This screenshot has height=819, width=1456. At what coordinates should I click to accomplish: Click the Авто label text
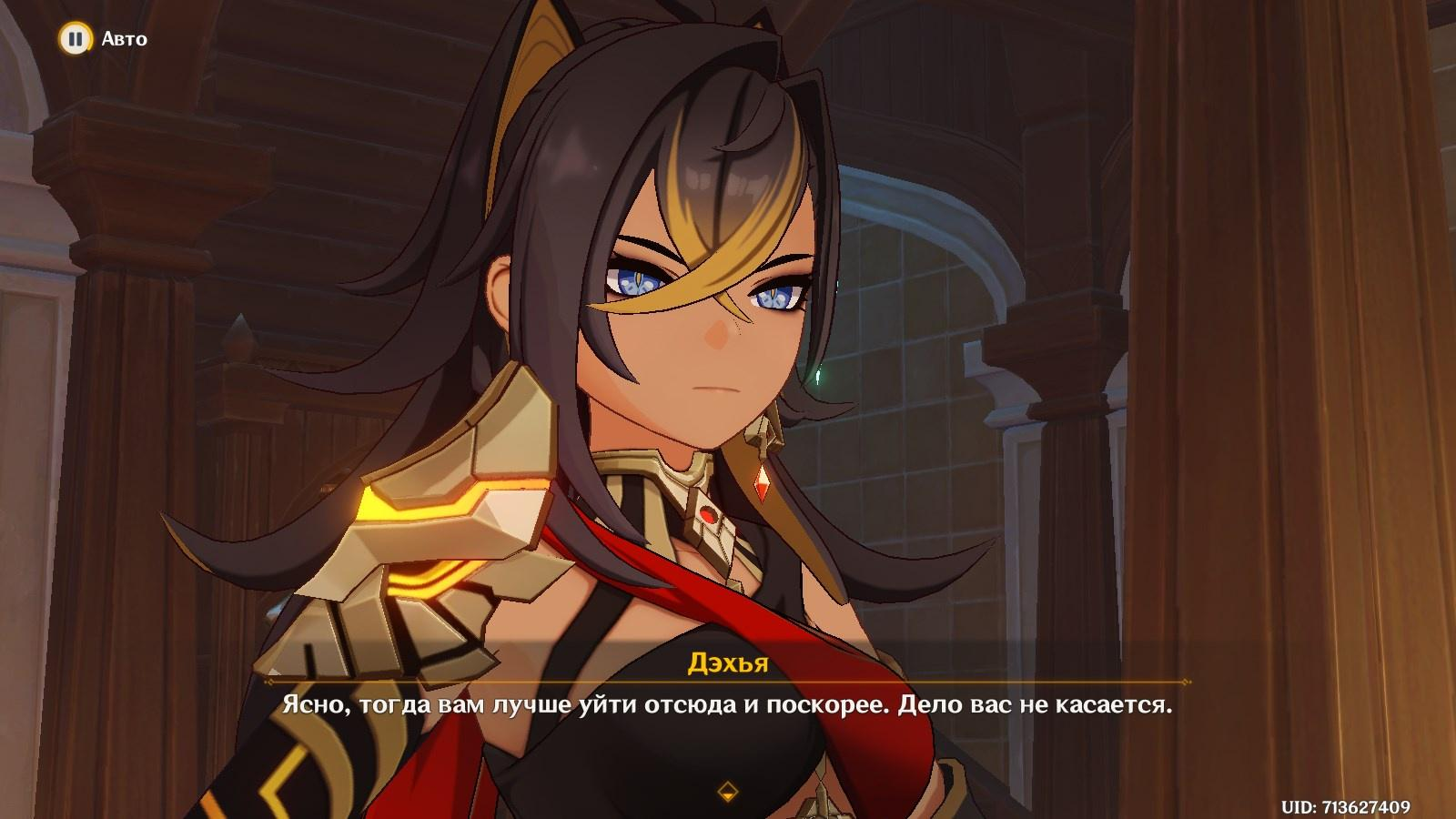tap(126, 39)
